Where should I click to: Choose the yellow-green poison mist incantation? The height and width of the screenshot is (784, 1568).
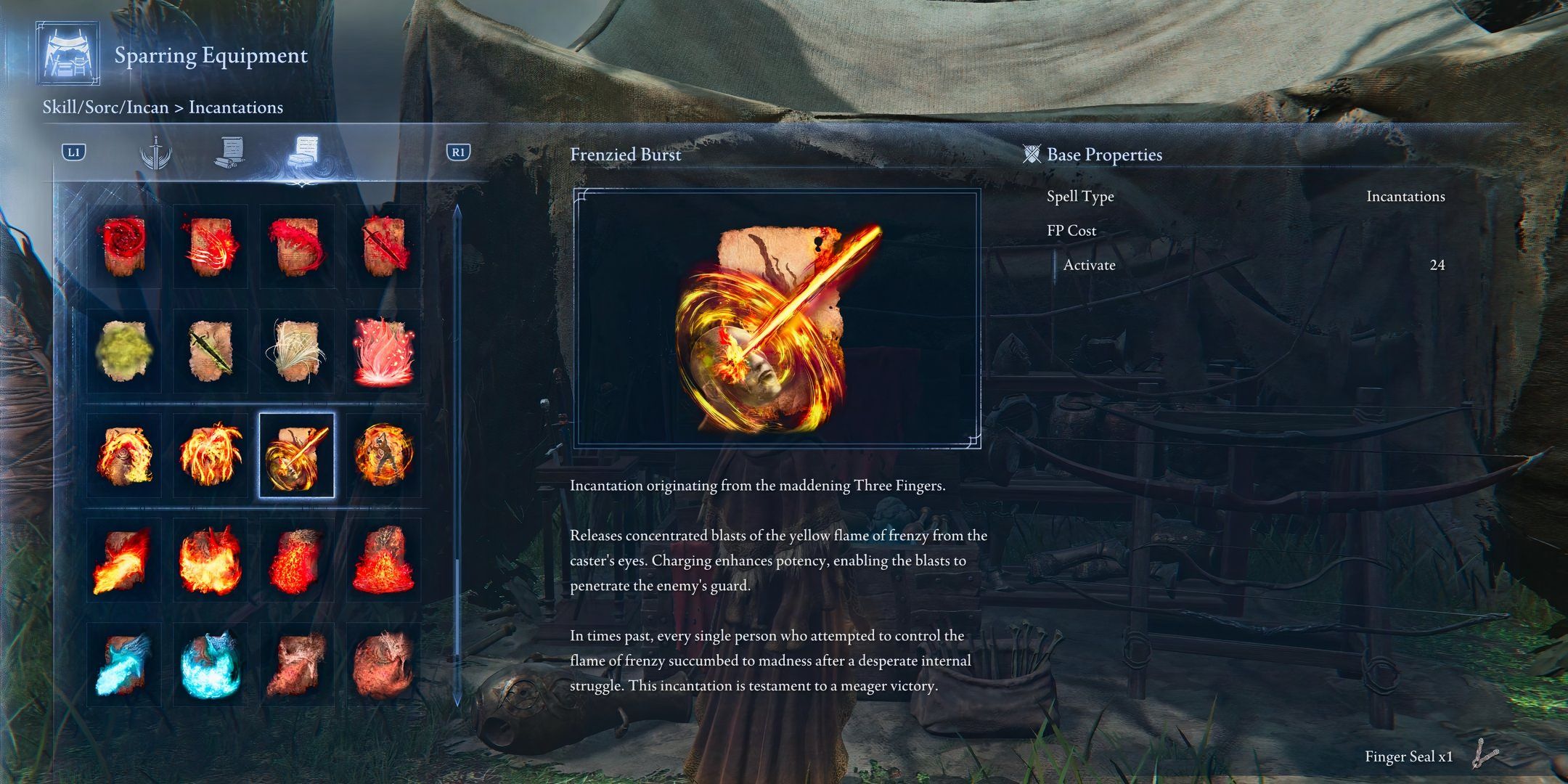tap(124, 351)
